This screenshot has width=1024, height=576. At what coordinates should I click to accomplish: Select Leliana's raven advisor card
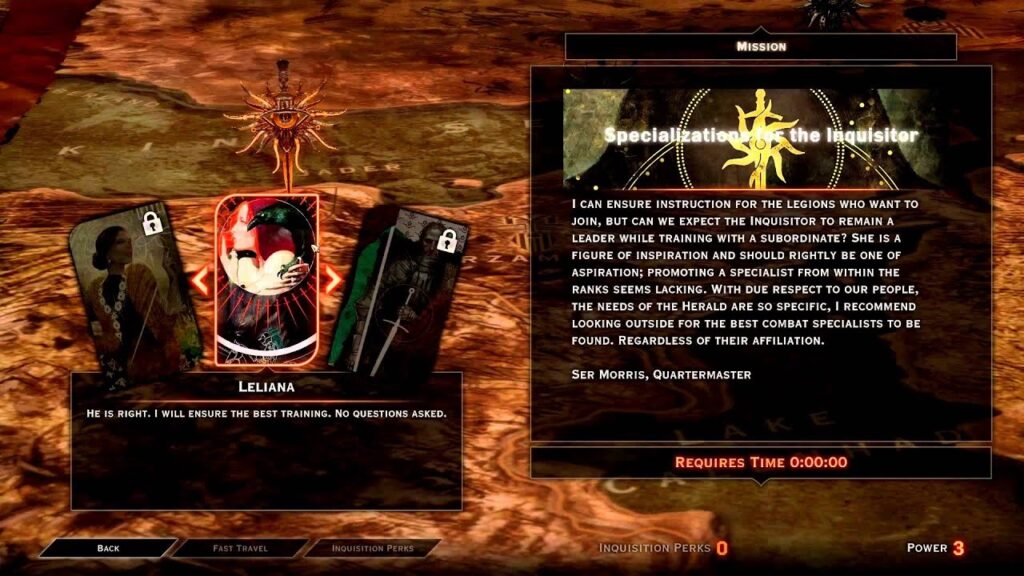click(x=267, y=280)
